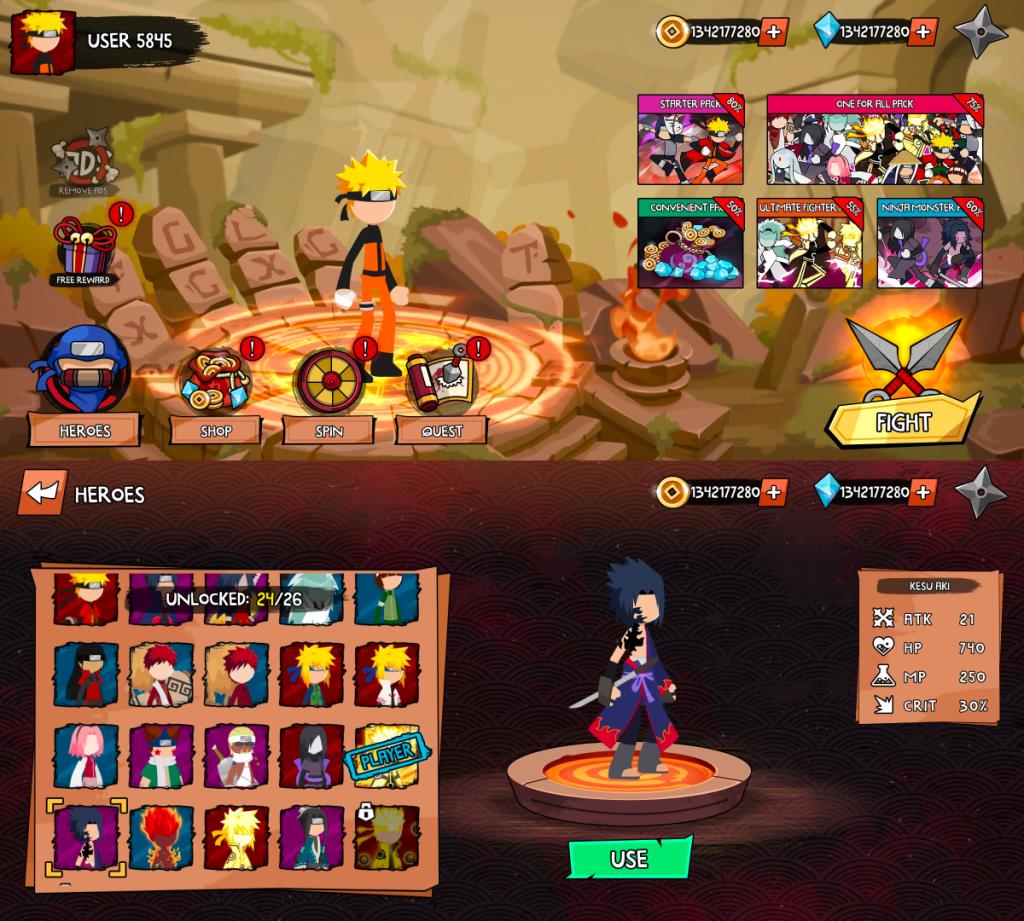
Task: View the One For All Pack offer
Action: pyautogui.click(x=875, y=140)
